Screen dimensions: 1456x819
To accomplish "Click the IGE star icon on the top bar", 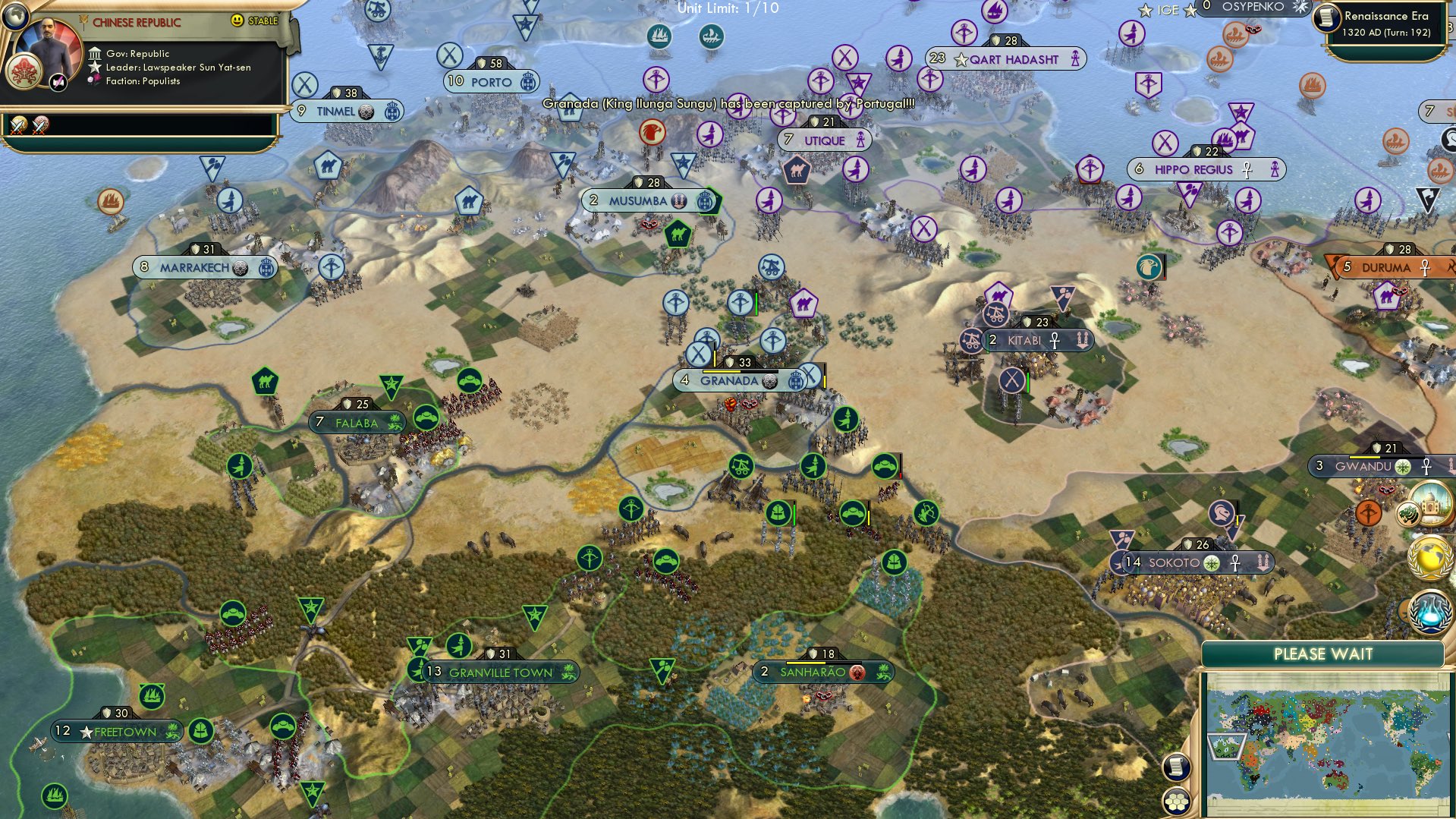I will tap(1143, 10).
